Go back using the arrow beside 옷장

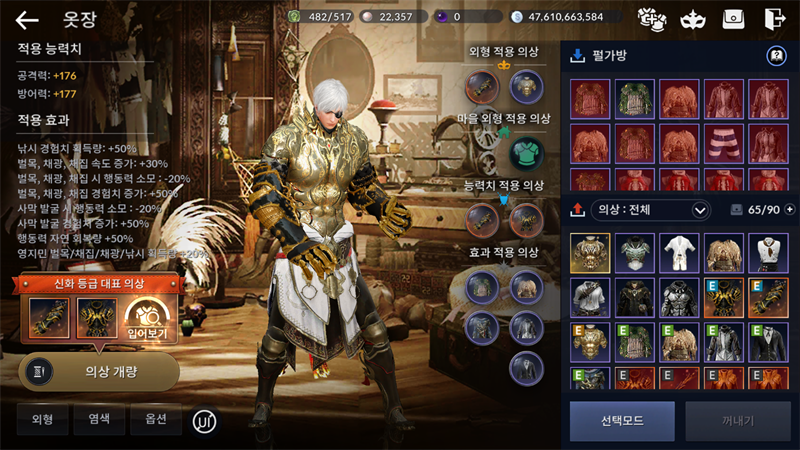pyautogui.click(x=27, y=19)
